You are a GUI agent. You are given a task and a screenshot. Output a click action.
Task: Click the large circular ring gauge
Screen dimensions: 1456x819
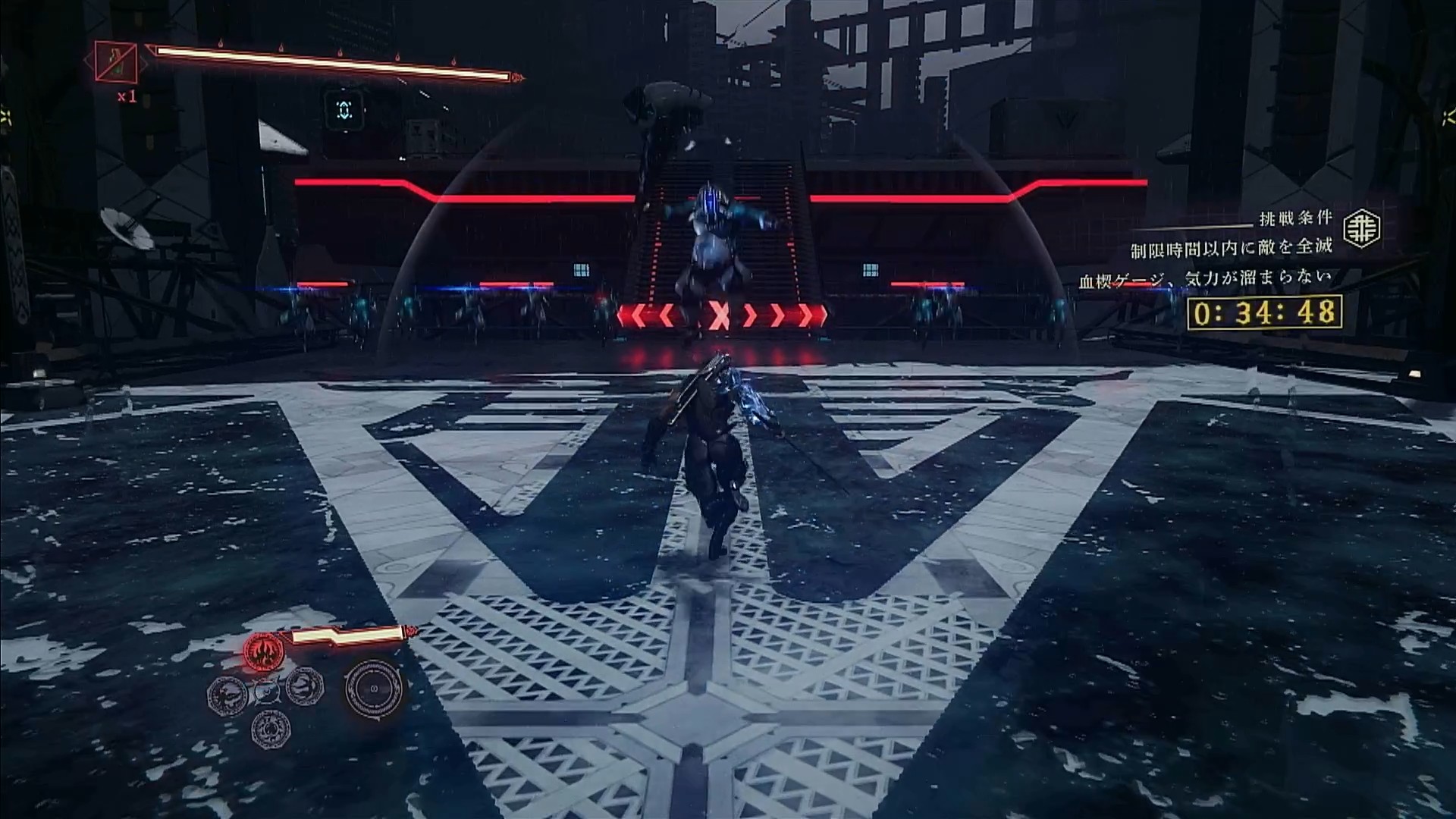tap(373, 689)
